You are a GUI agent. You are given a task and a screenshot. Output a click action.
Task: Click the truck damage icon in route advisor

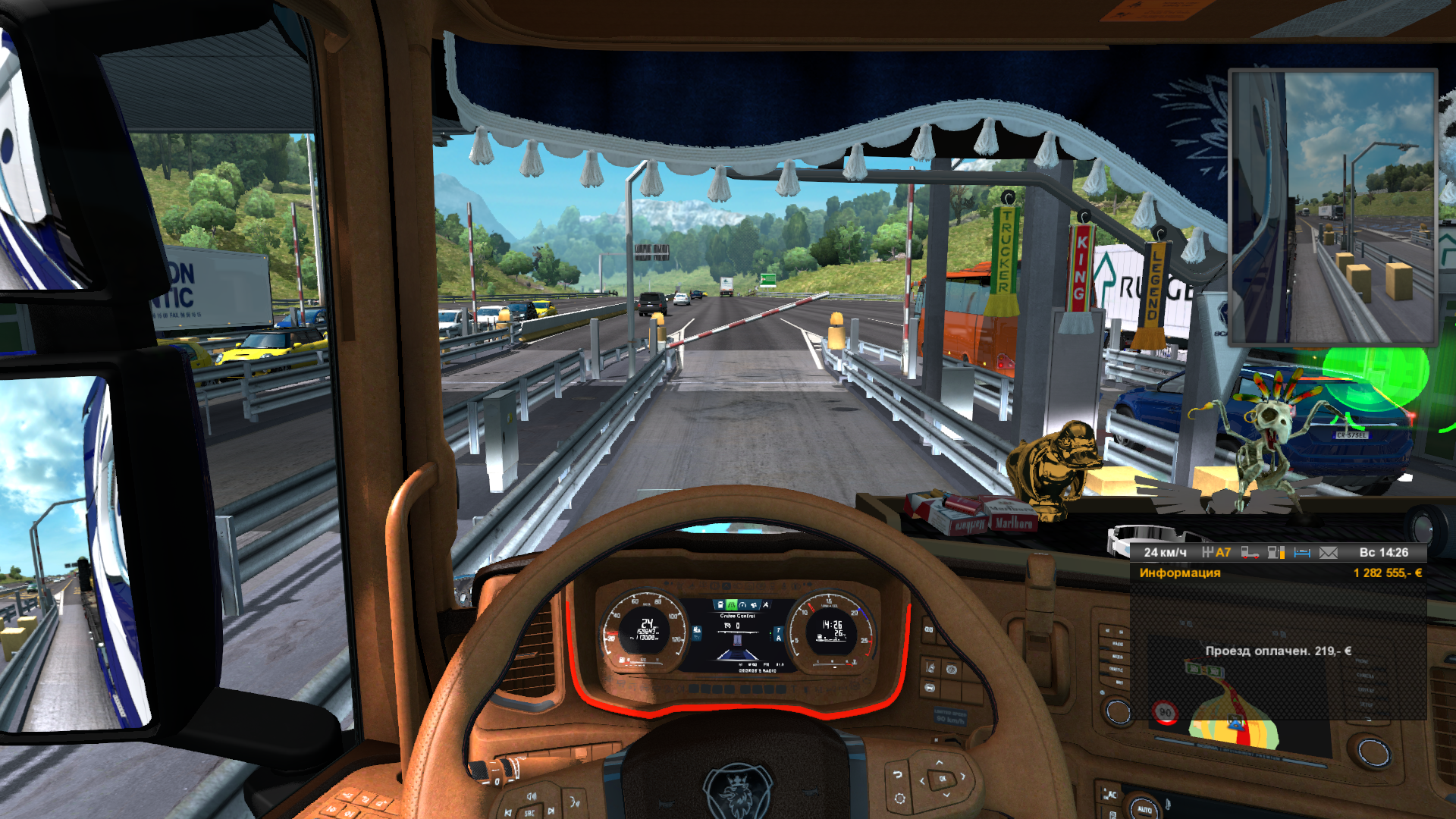[1250, 553]
